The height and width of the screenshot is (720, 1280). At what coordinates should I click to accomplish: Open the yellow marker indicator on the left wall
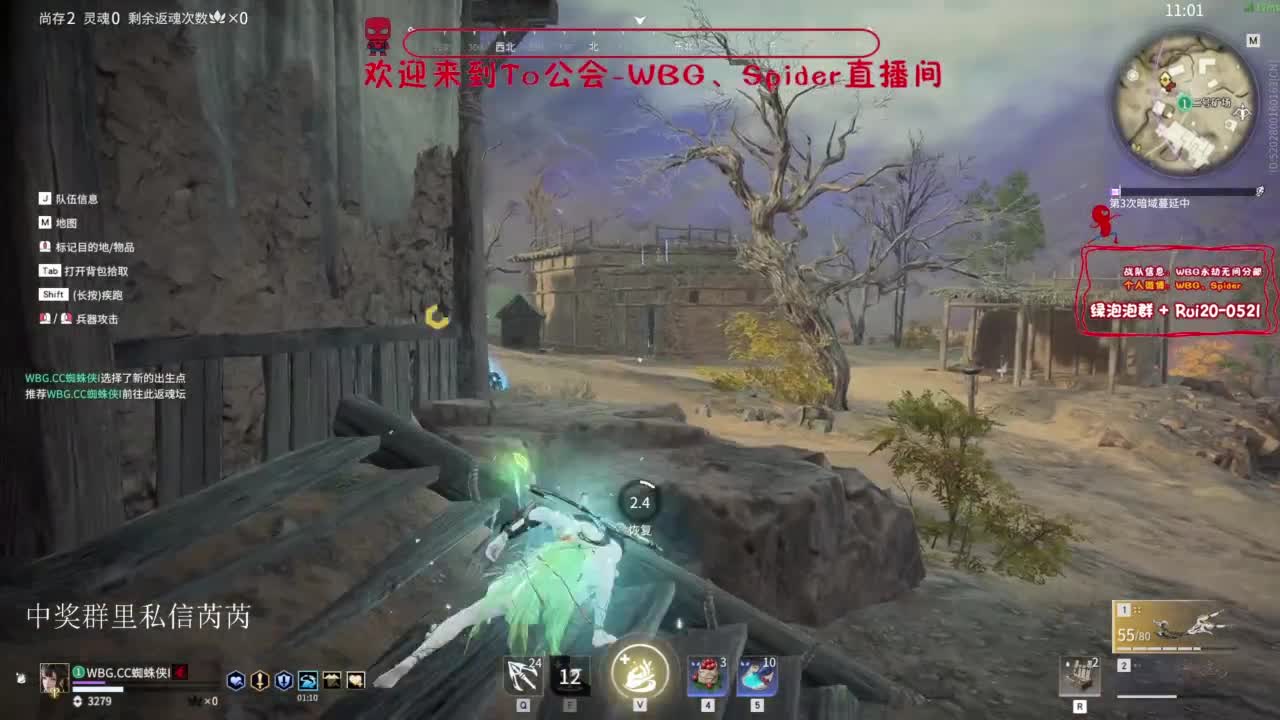click(436, 316)
